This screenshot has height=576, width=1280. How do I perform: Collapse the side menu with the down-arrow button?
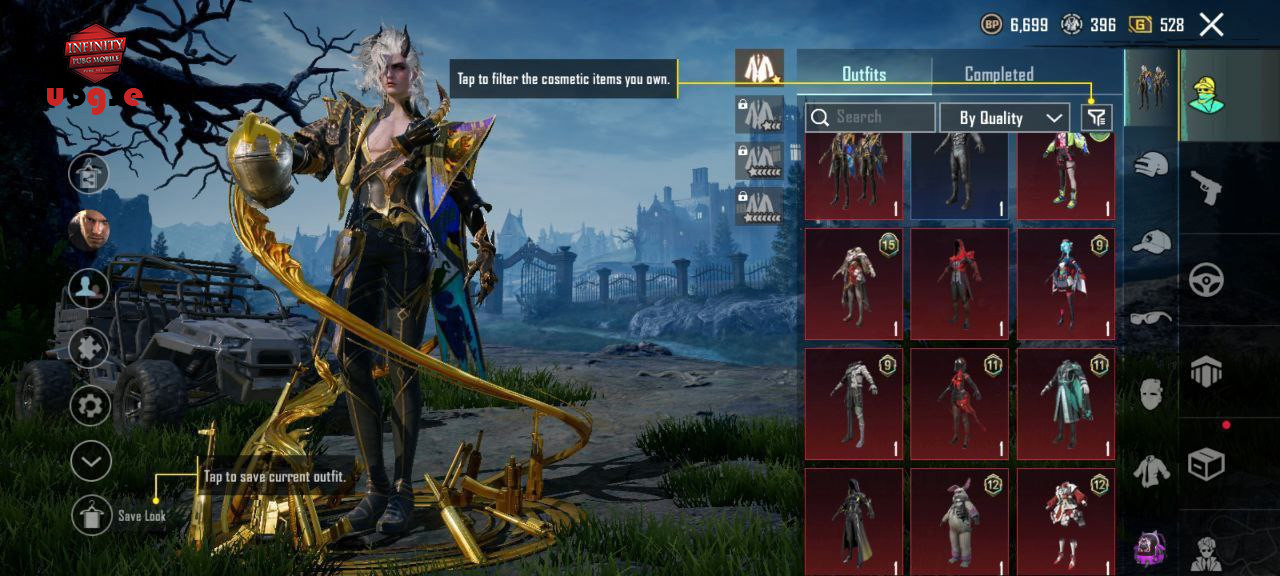pos(90,461)
